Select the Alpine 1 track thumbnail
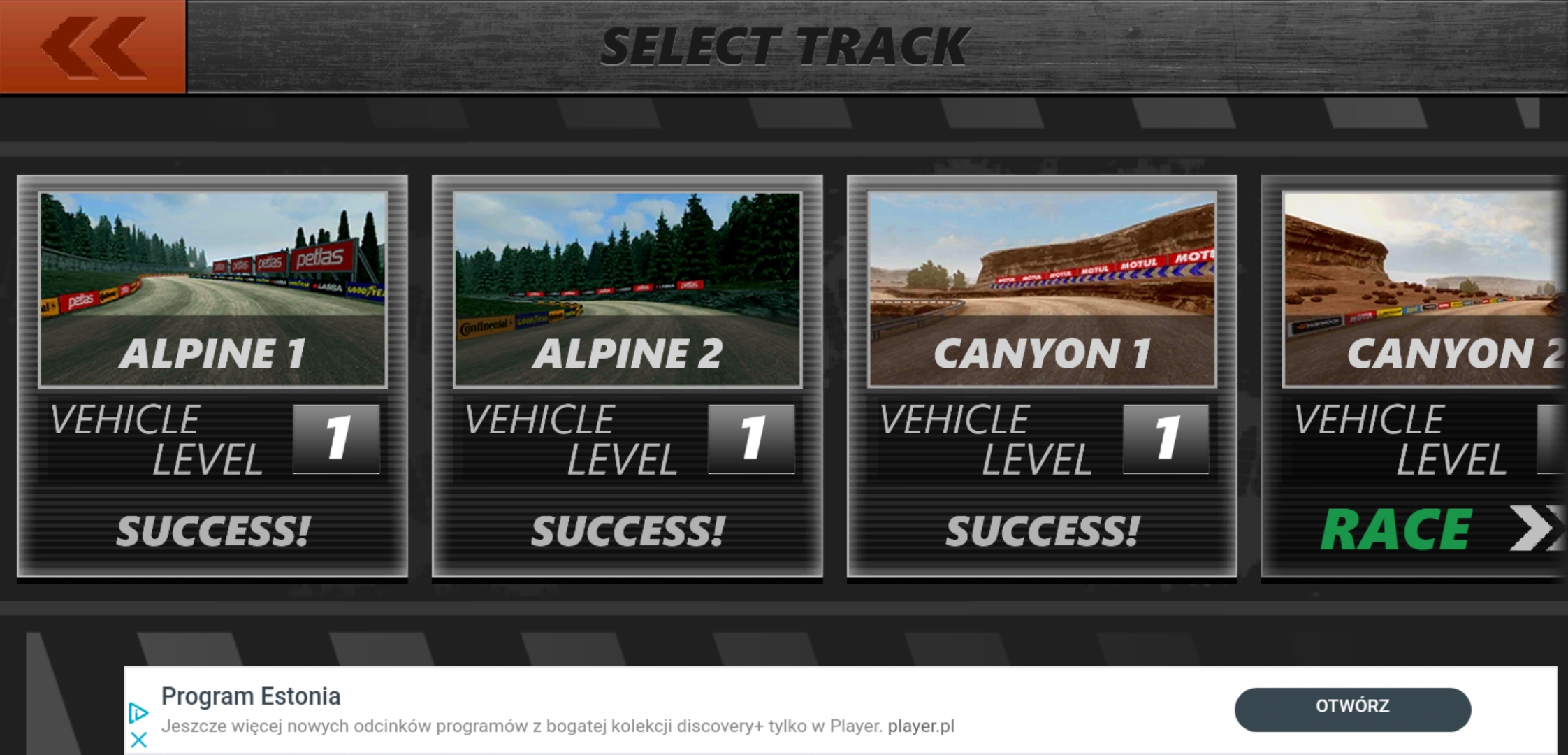This screenshot has height=755, width=1568. [212, 289]
